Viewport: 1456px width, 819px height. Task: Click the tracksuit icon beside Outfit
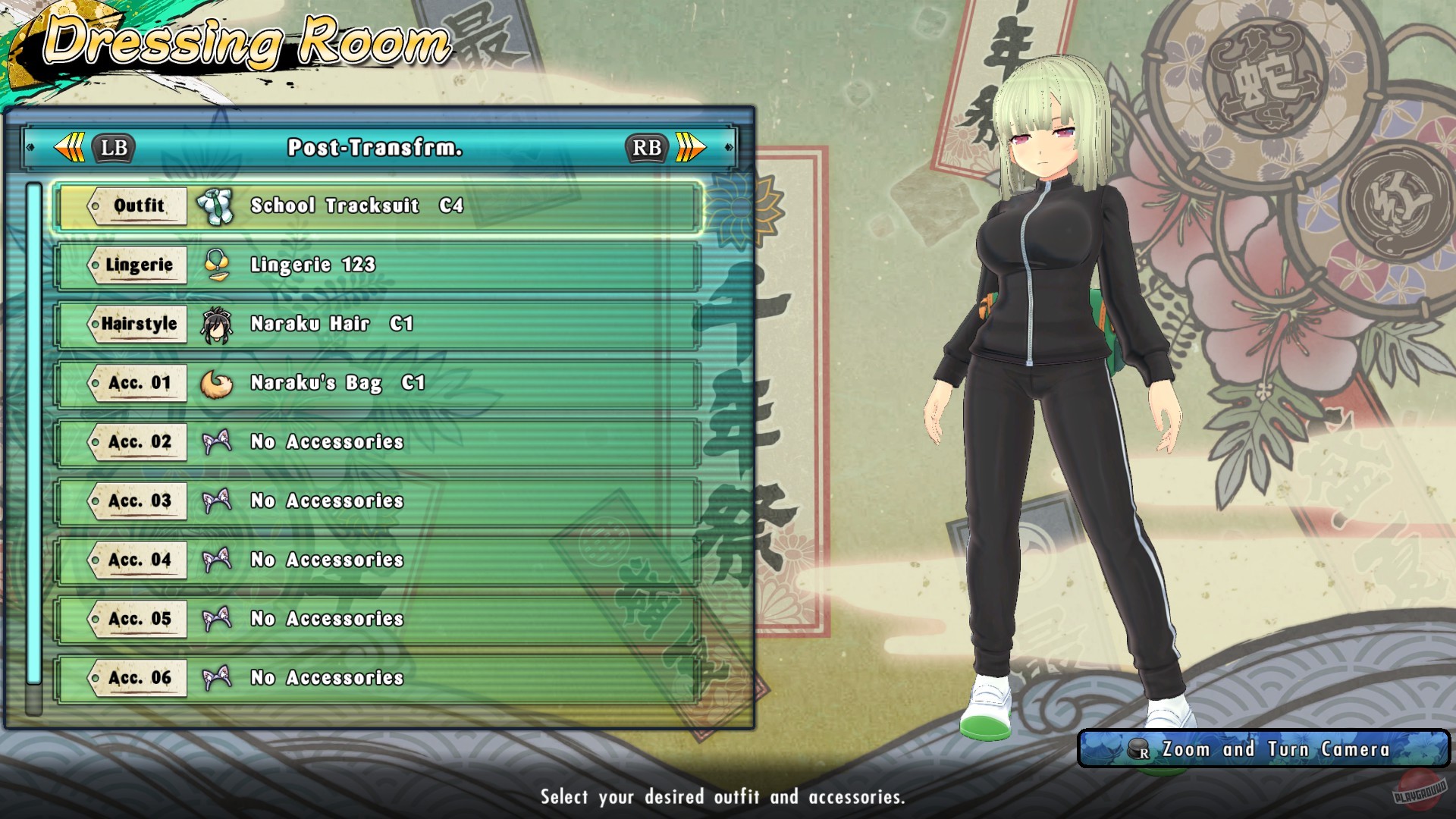coord(218,205)
